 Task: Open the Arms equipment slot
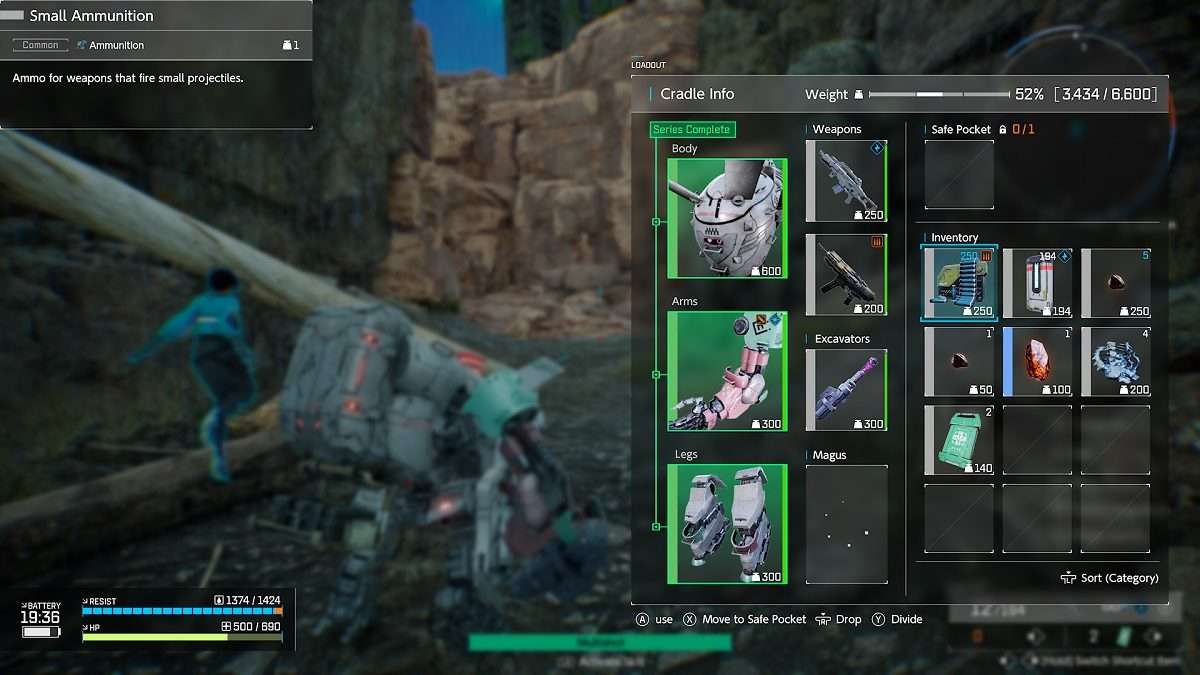click(727, 371)
